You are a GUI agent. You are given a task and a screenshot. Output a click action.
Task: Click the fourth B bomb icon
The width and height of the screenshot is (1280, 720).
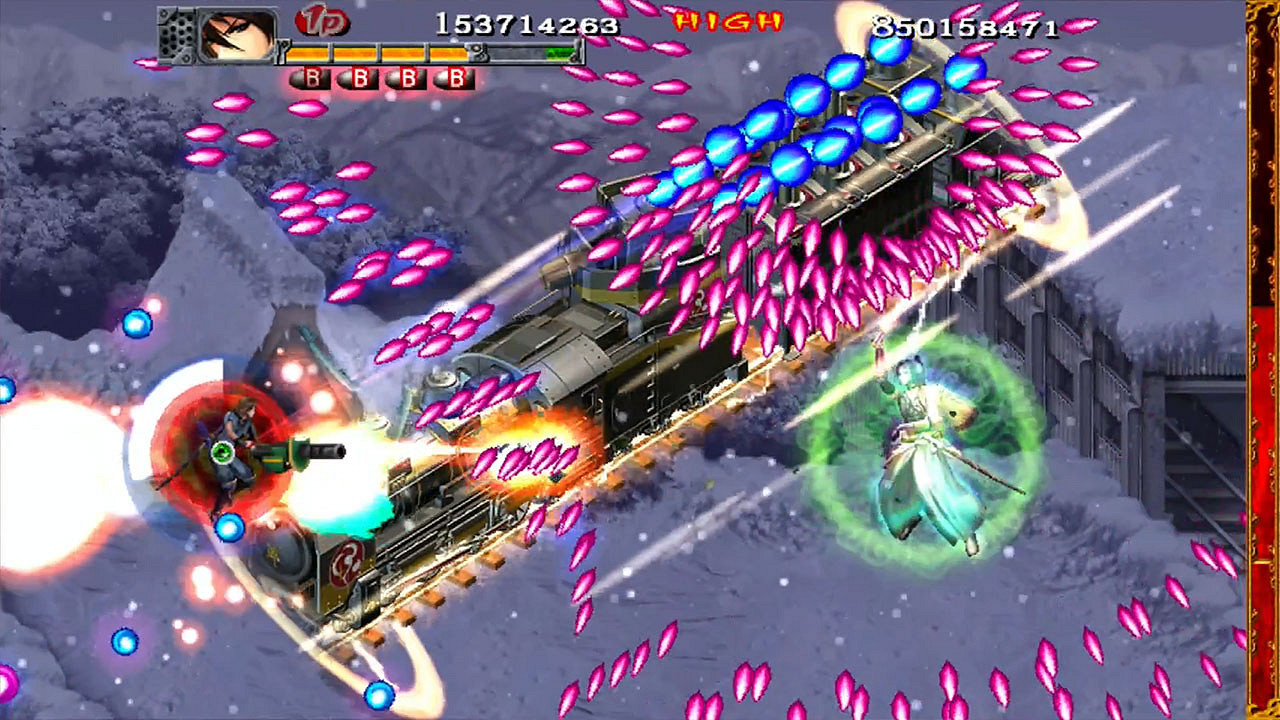[x=458, y=77]
